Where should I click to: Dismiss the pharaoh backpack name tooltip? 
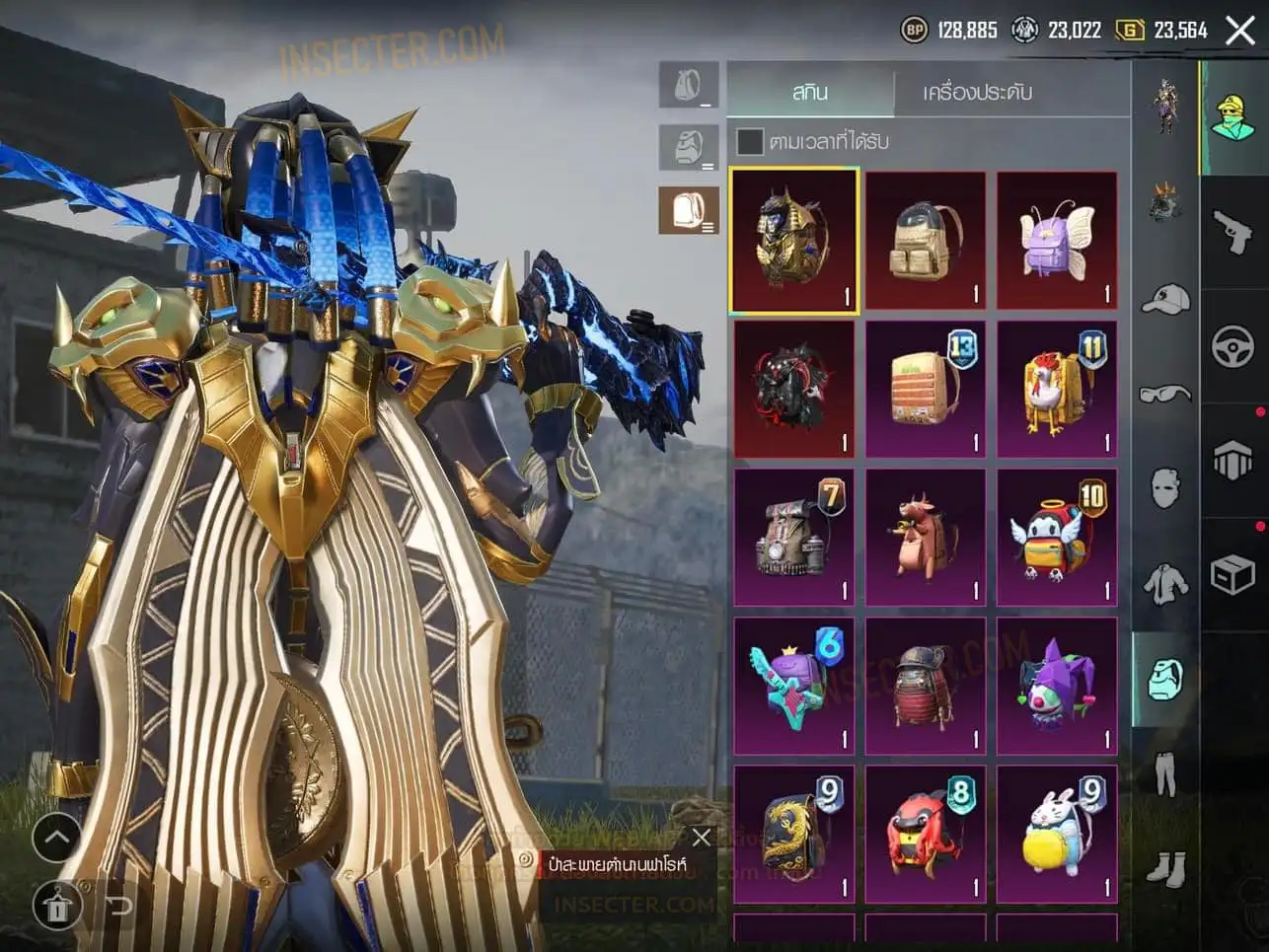pyautogui.click(x=702, y=839)
